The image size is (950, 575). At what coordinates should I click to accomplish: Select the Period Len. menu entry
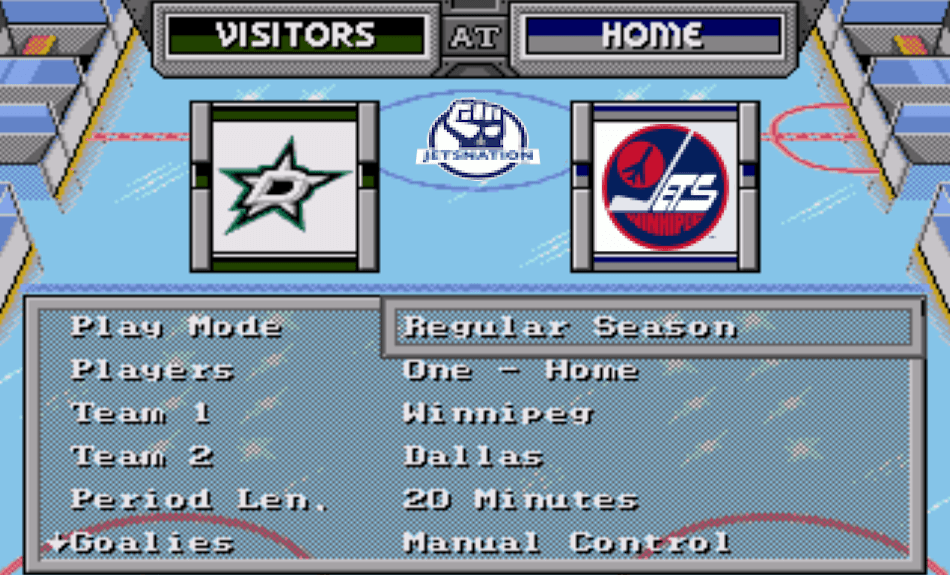coord(200,499)
